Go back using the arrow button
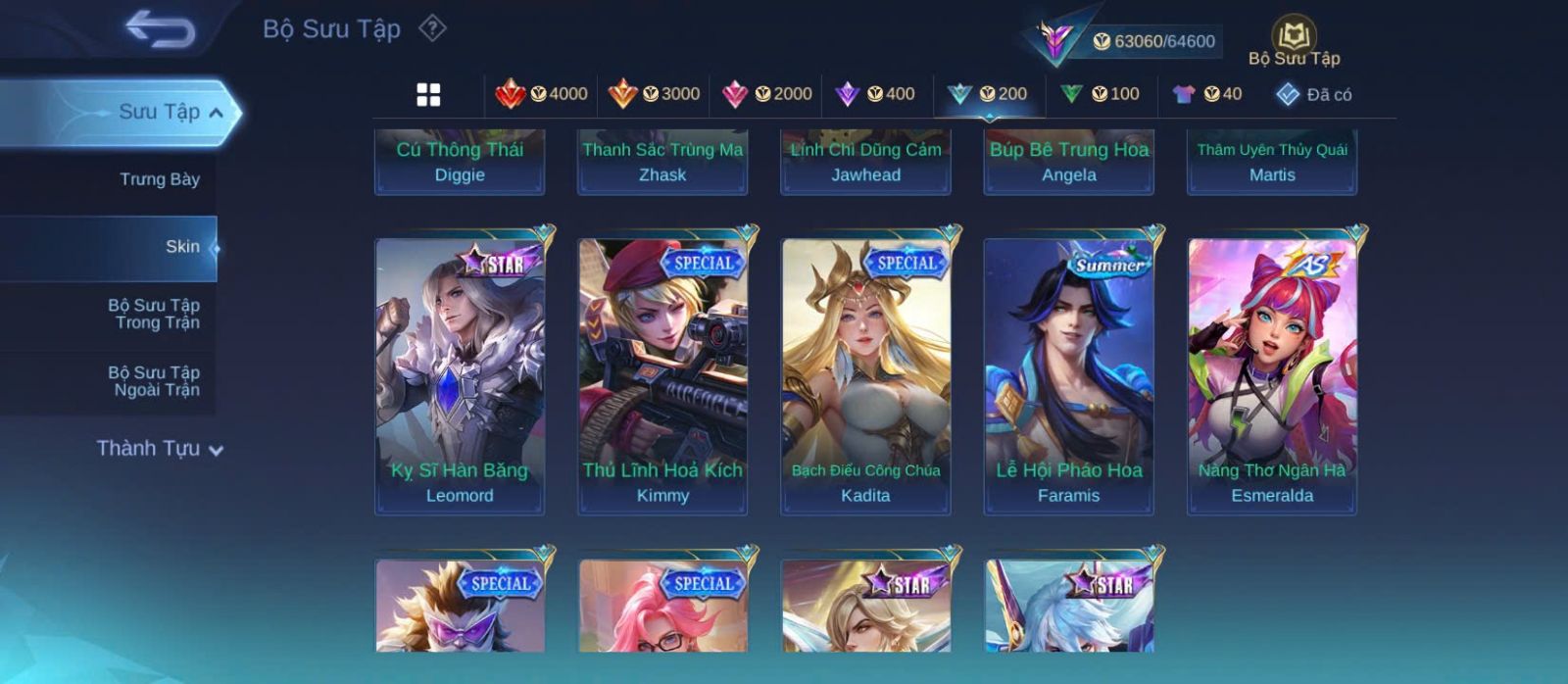The width and height of the screenshot is (1568, 684). coord(160,29)
